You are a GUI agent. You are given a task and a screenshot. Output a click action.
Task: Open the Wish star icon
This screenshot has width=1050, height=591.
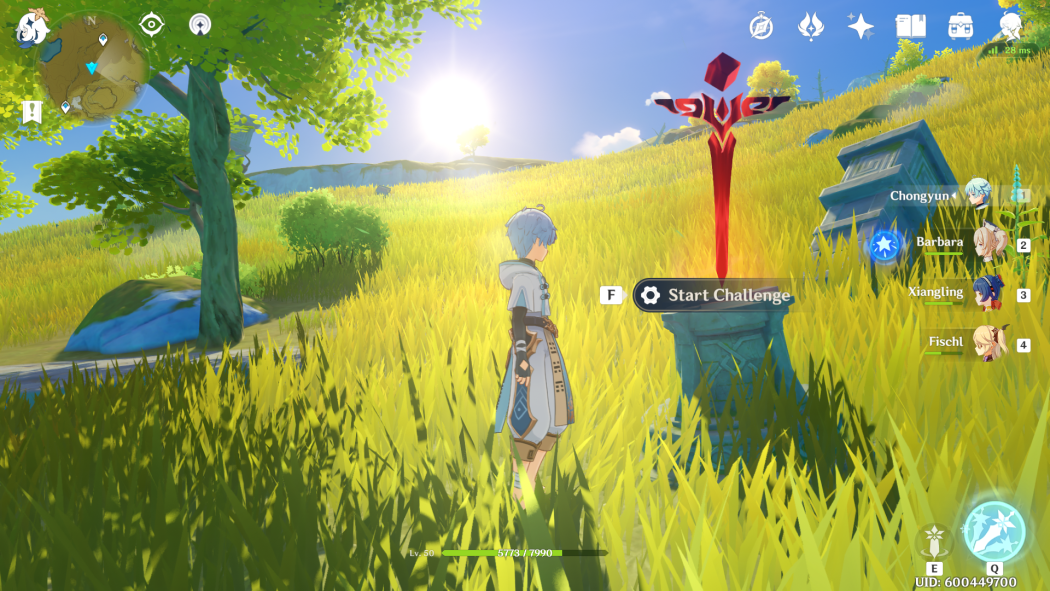pos(860,26)
